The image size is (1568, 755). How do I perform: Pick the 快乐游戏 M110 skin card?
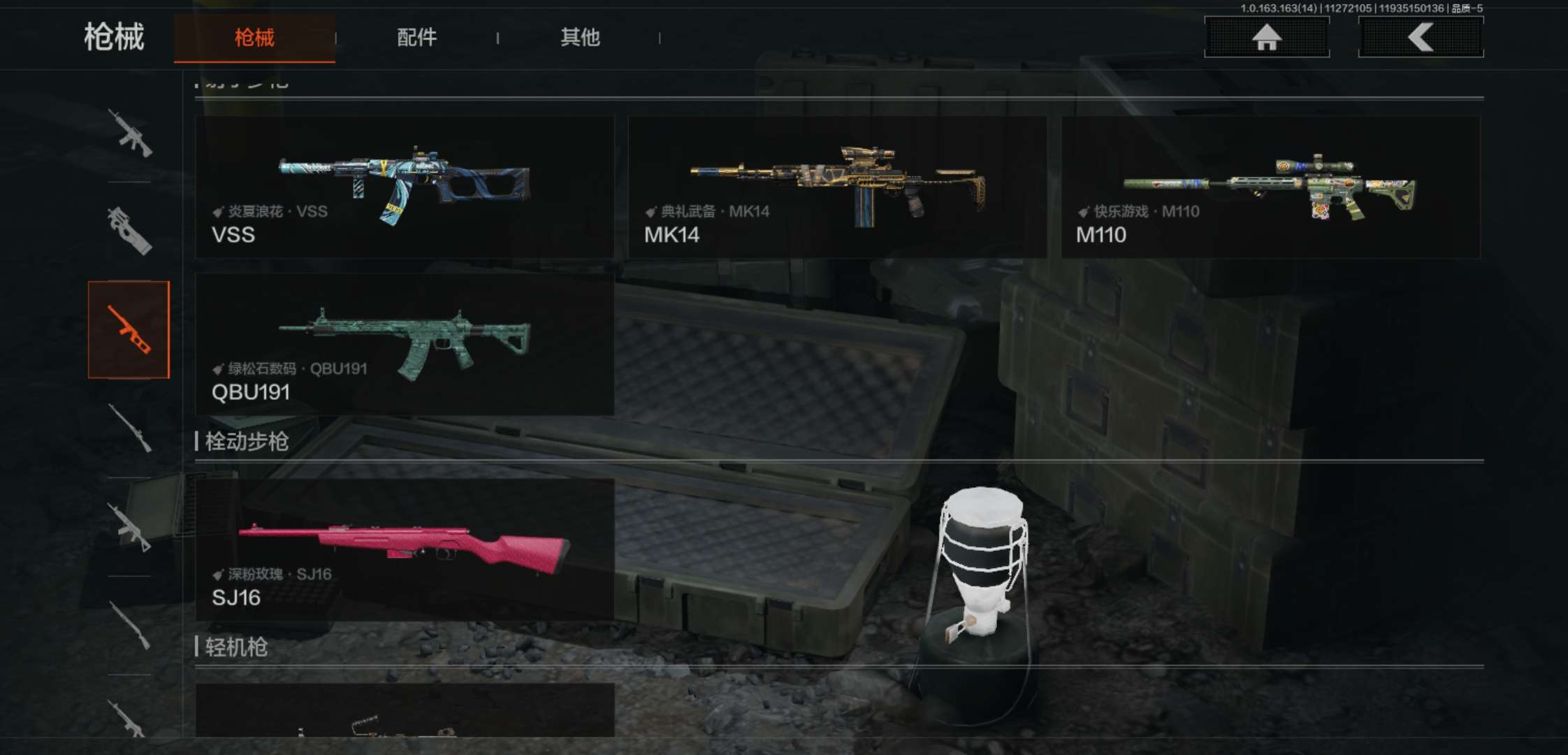point(1270,187)
